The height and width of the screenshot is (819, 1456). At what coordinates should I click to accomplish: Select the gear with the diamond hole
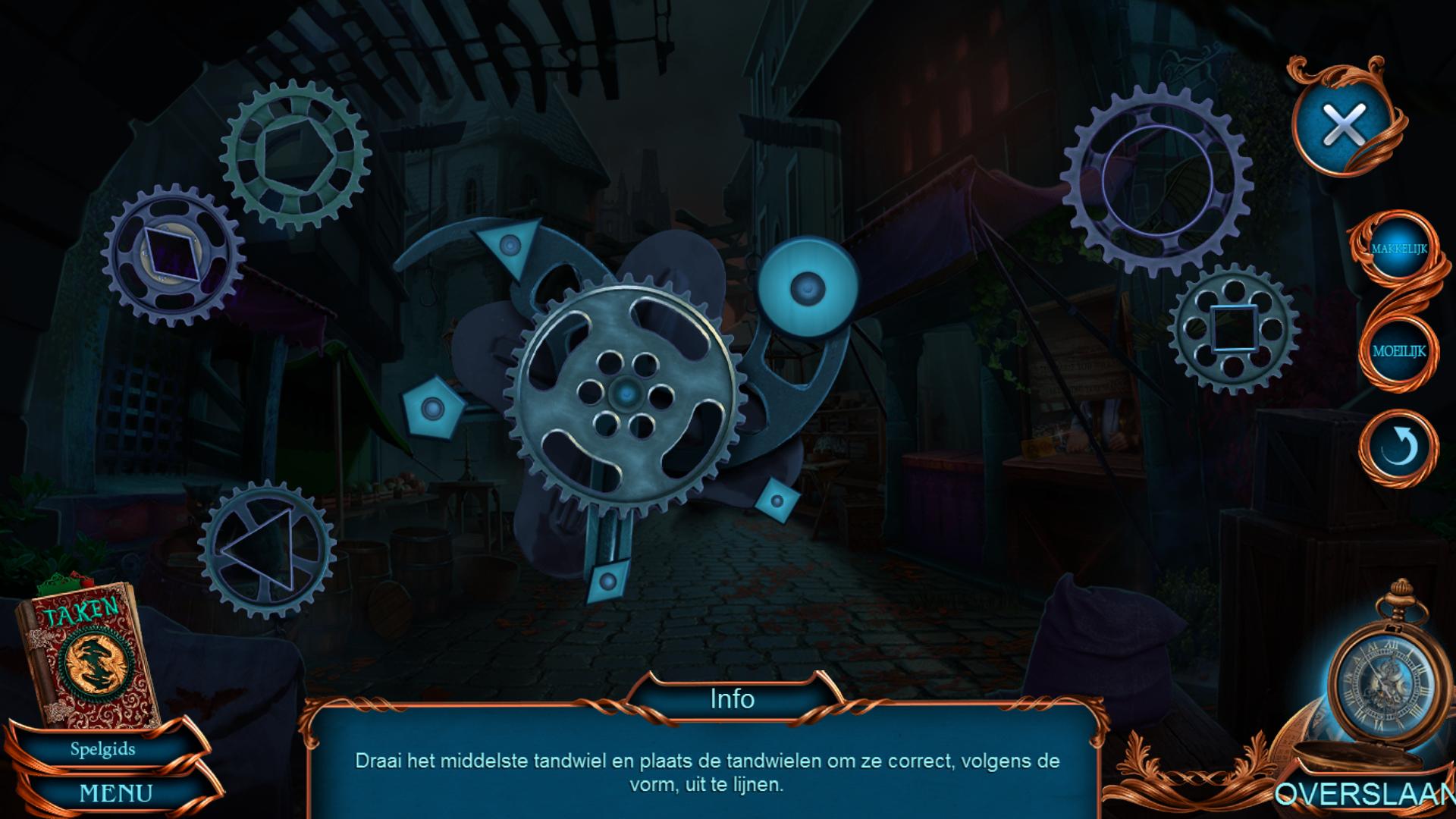(173, 254)
